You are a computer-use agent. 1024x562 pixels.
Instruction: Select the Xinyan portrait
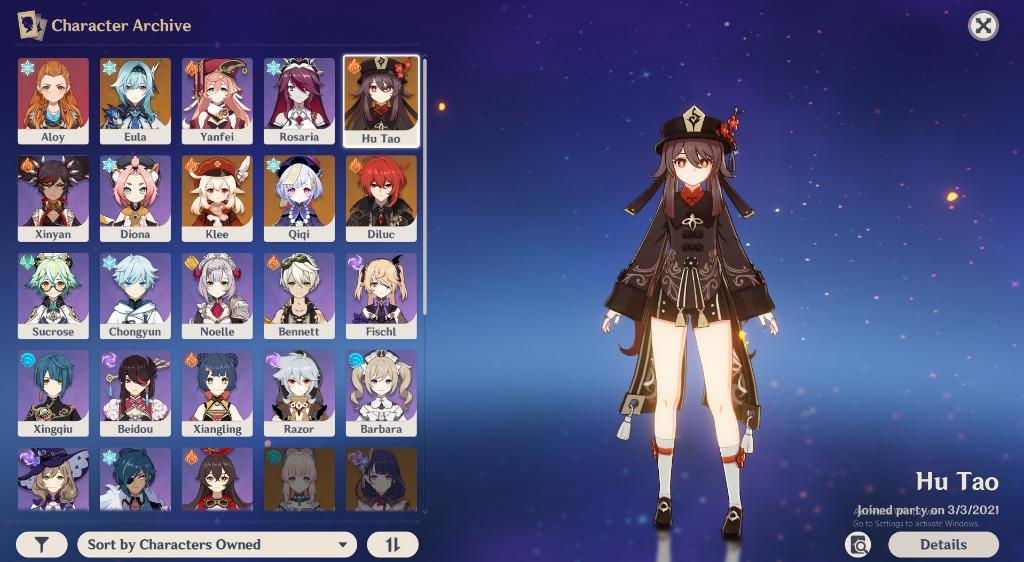53,198
